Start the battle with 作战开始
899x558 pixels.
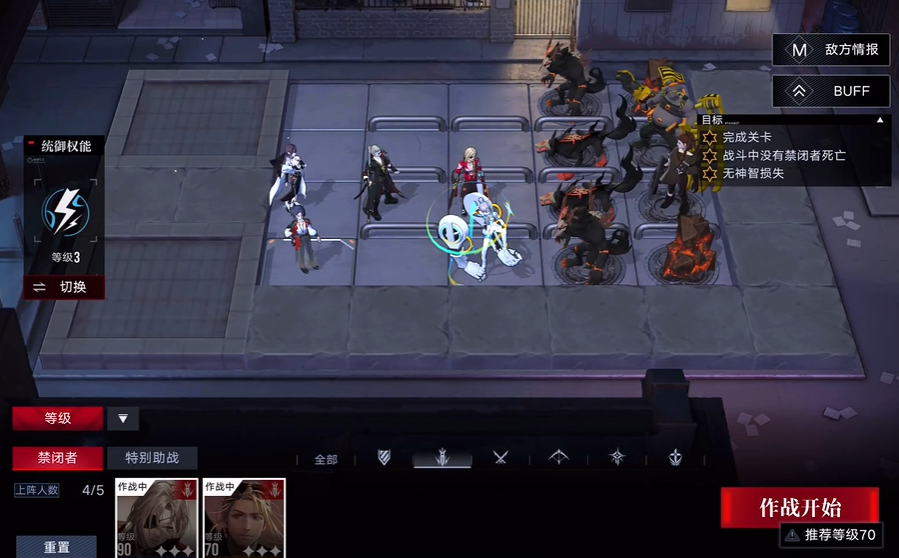pos(799,507)
